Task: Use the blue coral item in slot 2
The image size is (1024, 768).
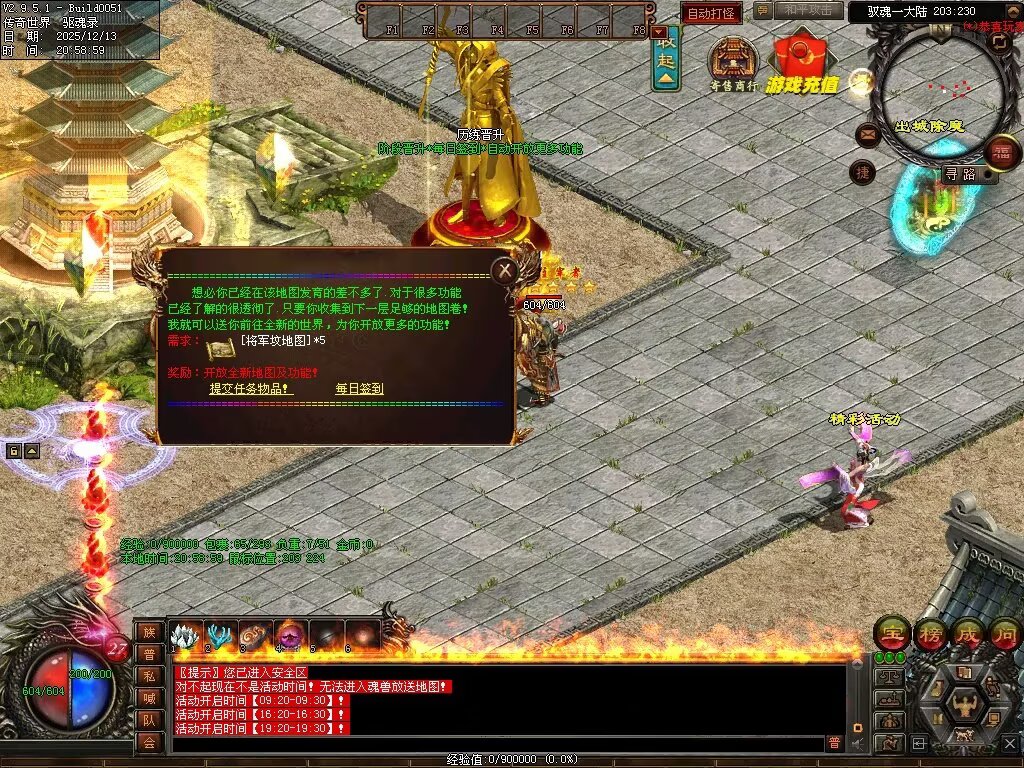Action: tap(220, 635)
